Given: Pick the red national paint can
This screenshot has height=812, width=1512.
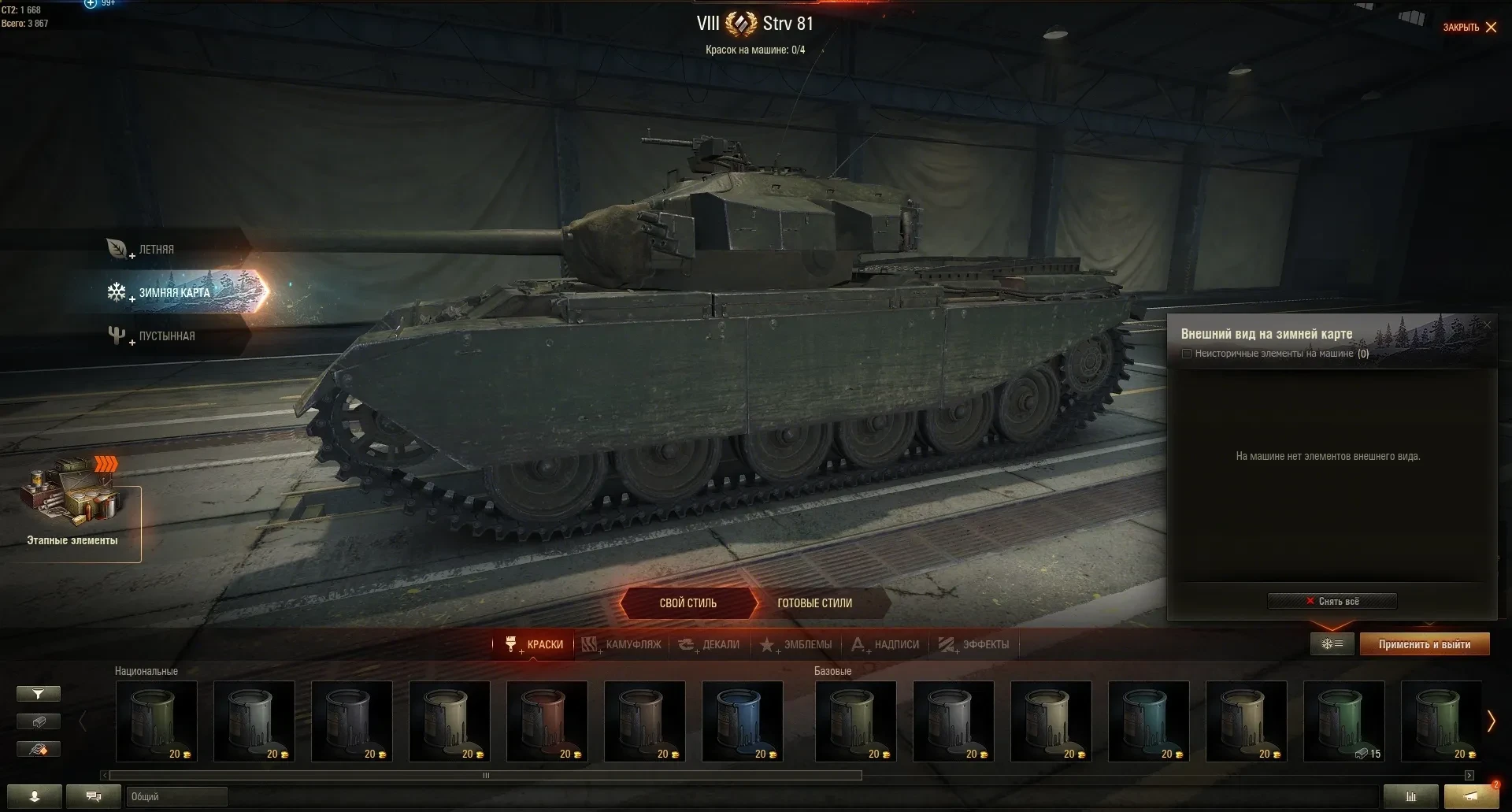Looking at the screenshot, I should [547, 721].
